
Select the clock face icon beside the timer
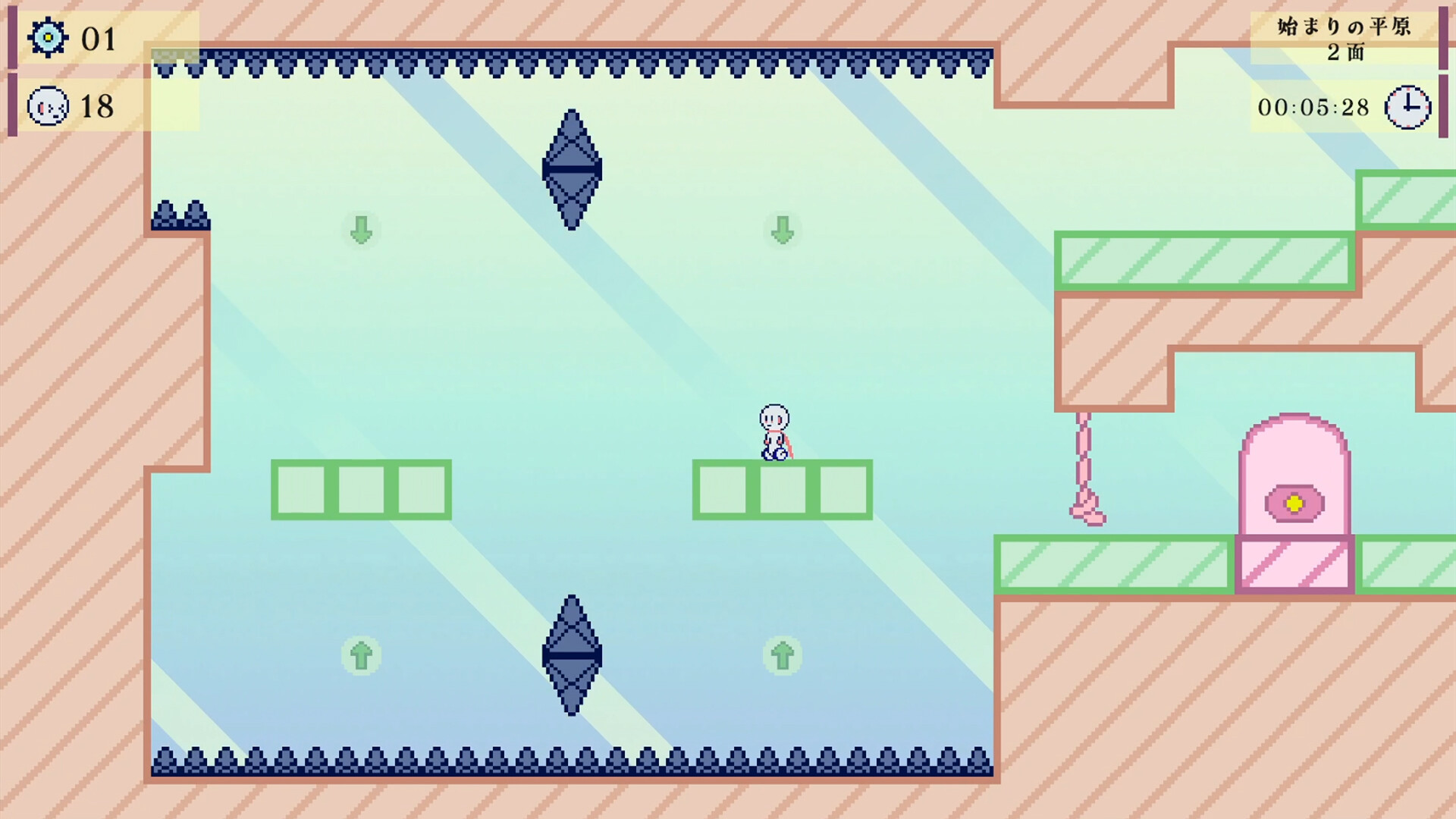click(x=1407, y=108)
